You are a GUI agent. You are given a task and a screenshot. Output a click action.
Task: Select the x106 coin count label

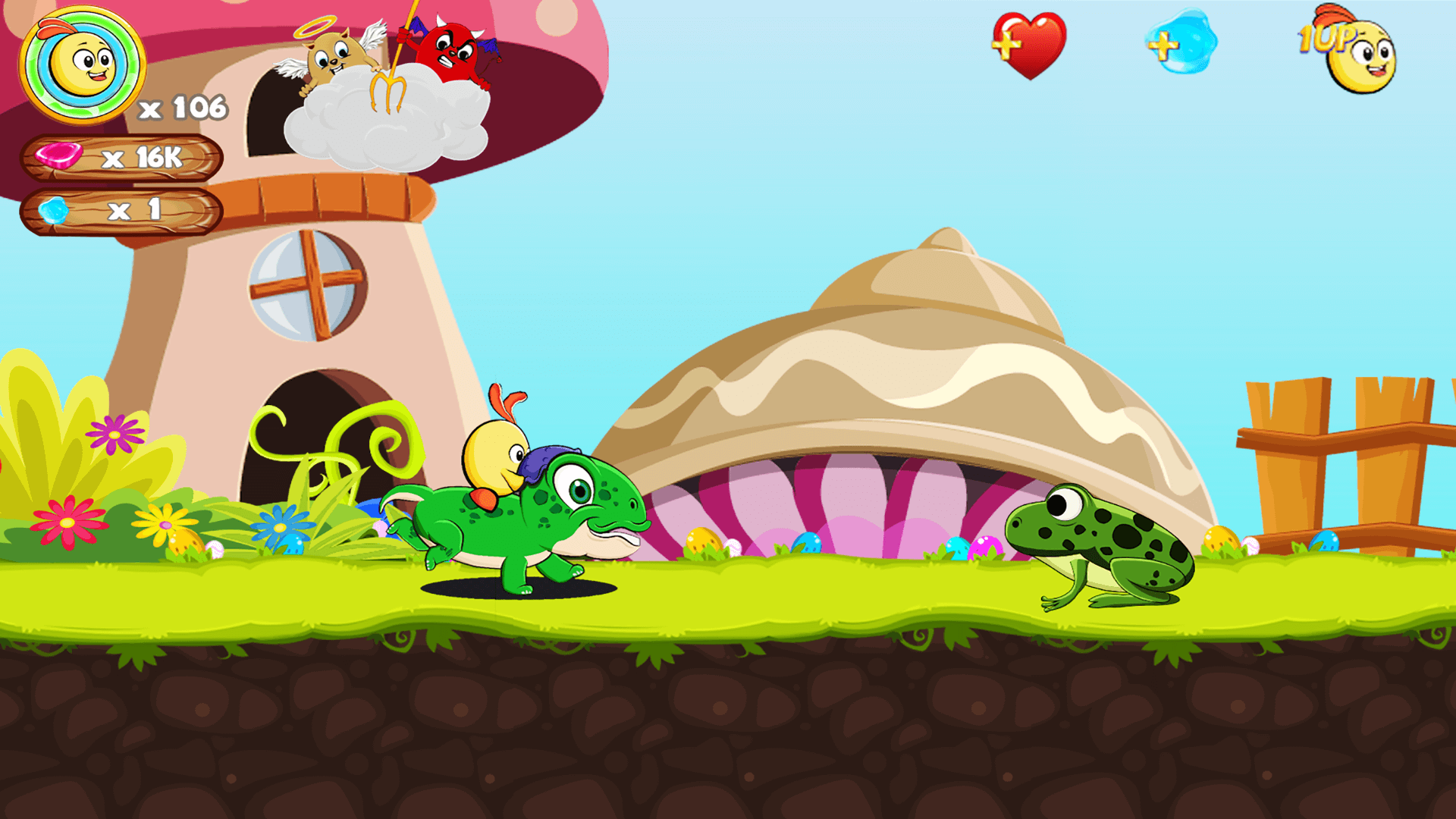182,107
